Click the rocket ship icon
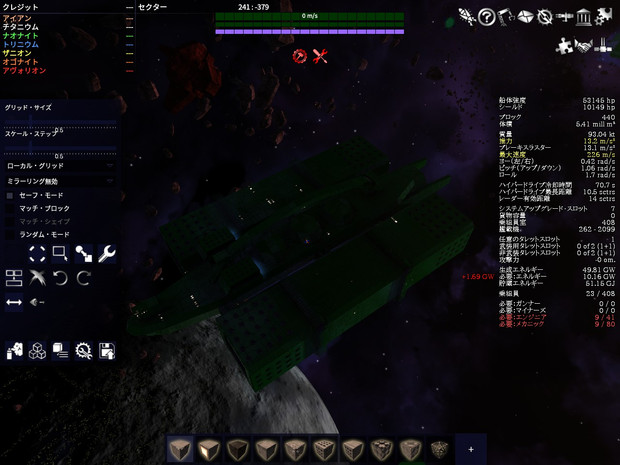Screen dimensions: 620x465 point(467,17)
